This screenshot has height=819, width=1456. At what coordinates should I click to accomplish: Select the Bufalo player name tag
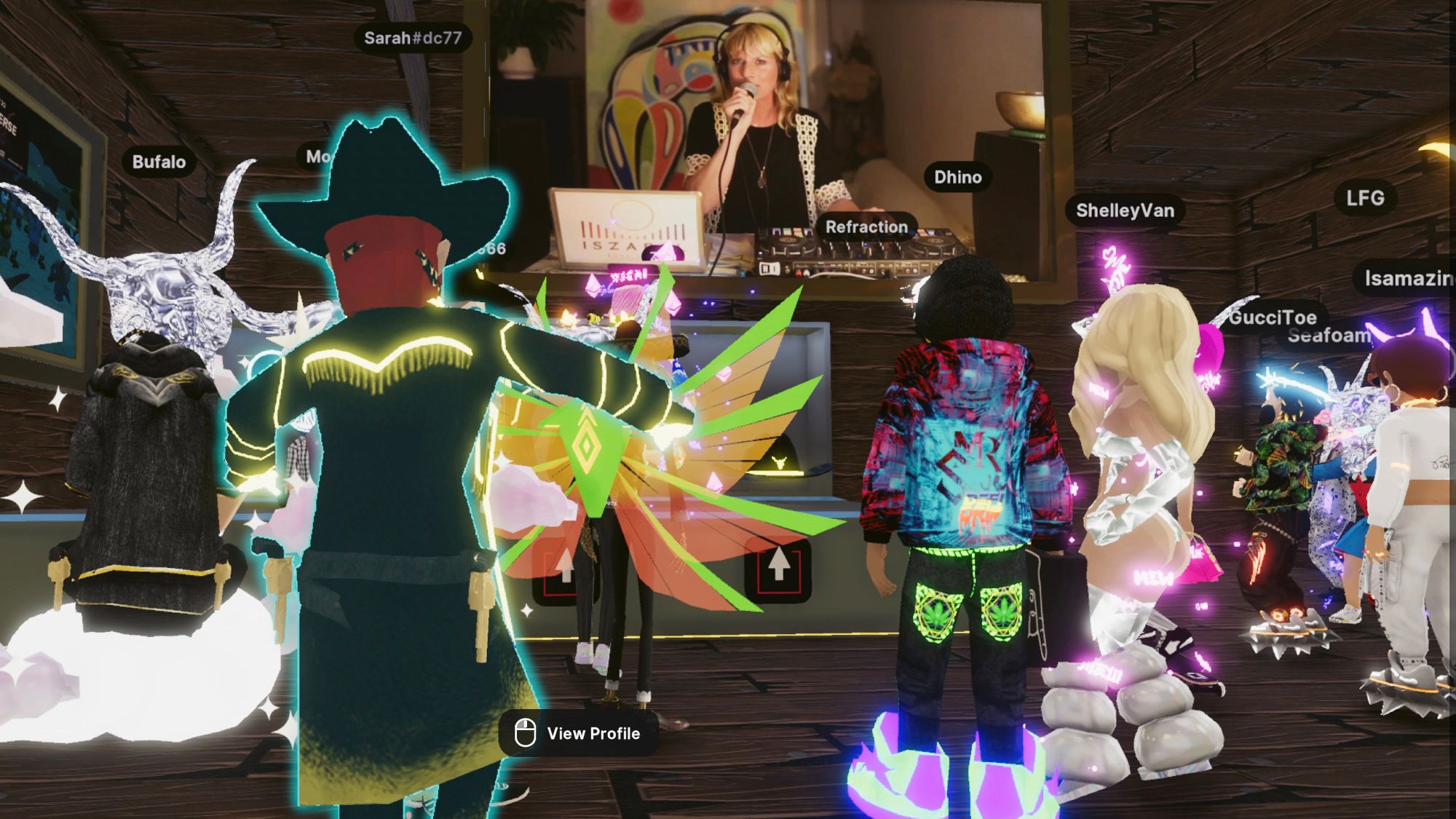point(159,162)
